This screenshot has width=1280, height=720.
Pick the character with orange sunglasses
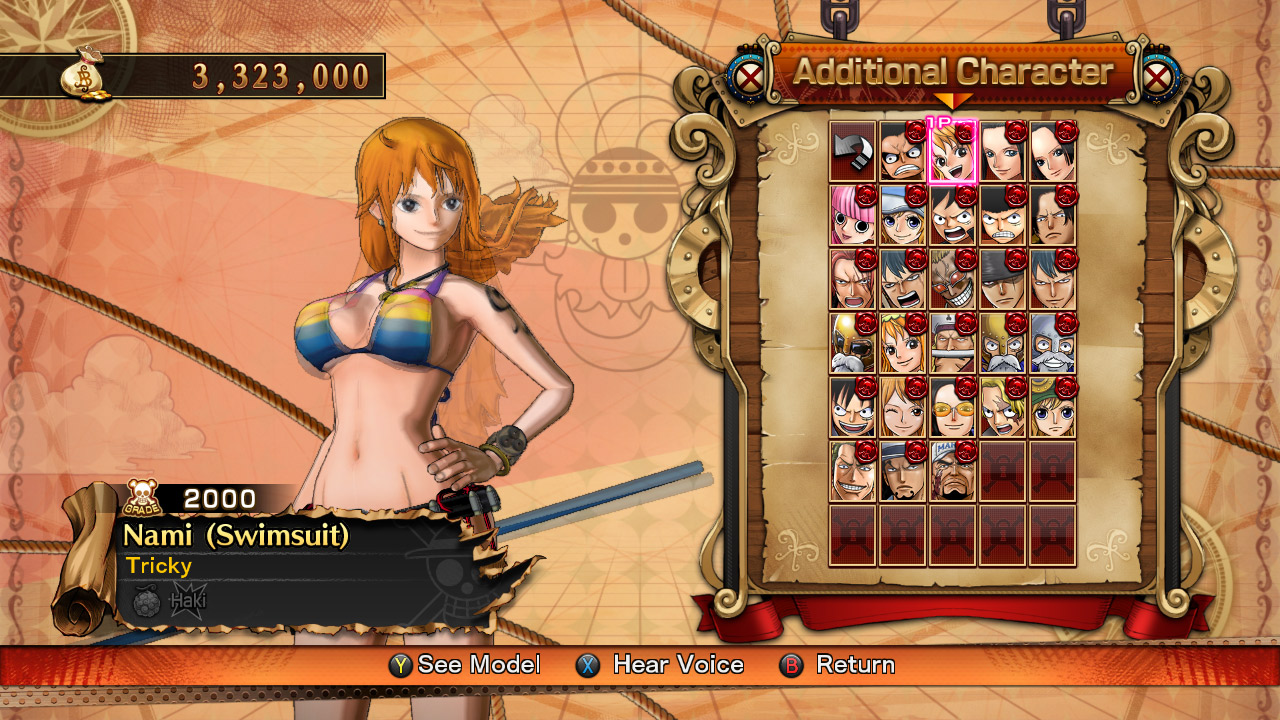click(952, 407)
